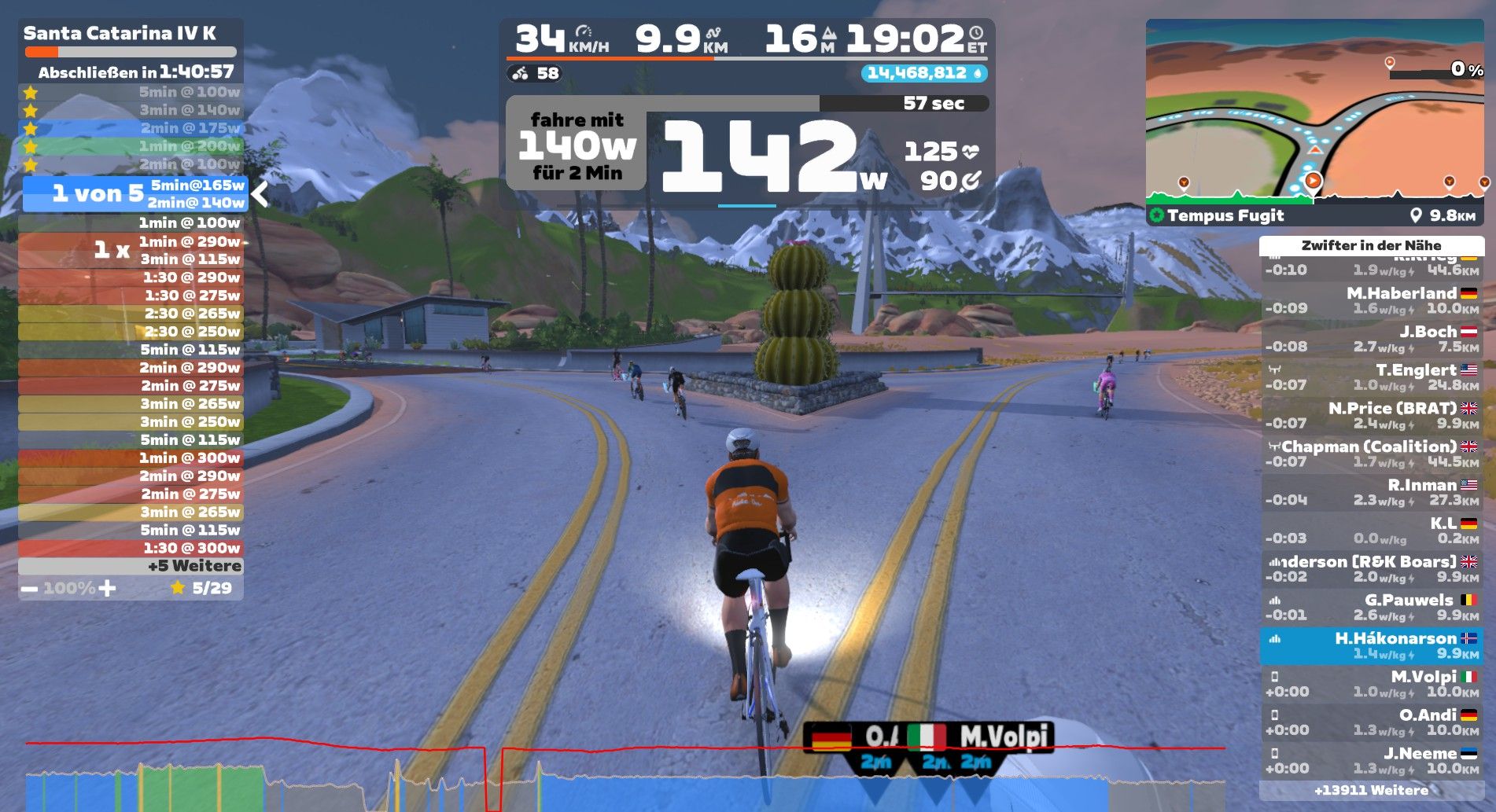Image resolution: width=1496 pixels, height=812 pixels.
Task: Show the +5 Weitere workout intervals
Action: pyautogui.click(x=131, y=566)
